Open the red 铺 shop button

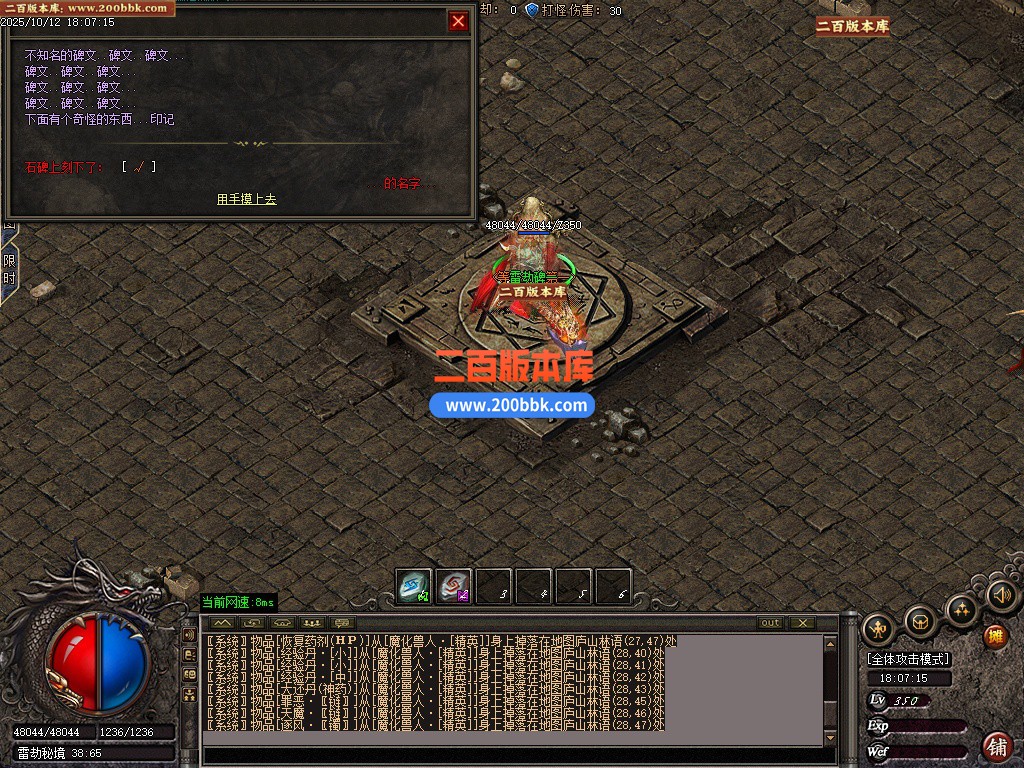tap(997, 746)
